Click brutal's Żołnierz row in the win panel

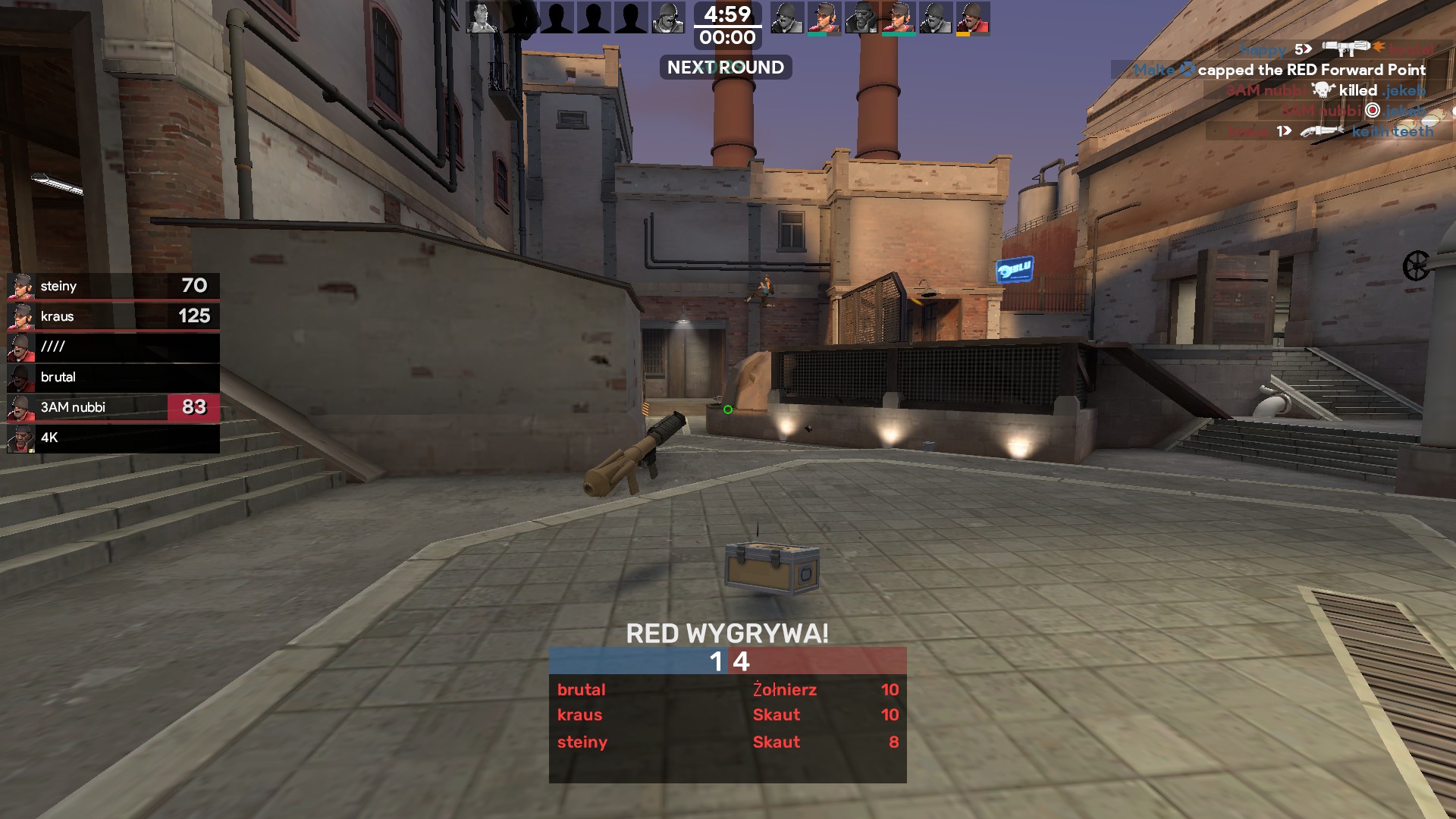[x=727, y=689]
